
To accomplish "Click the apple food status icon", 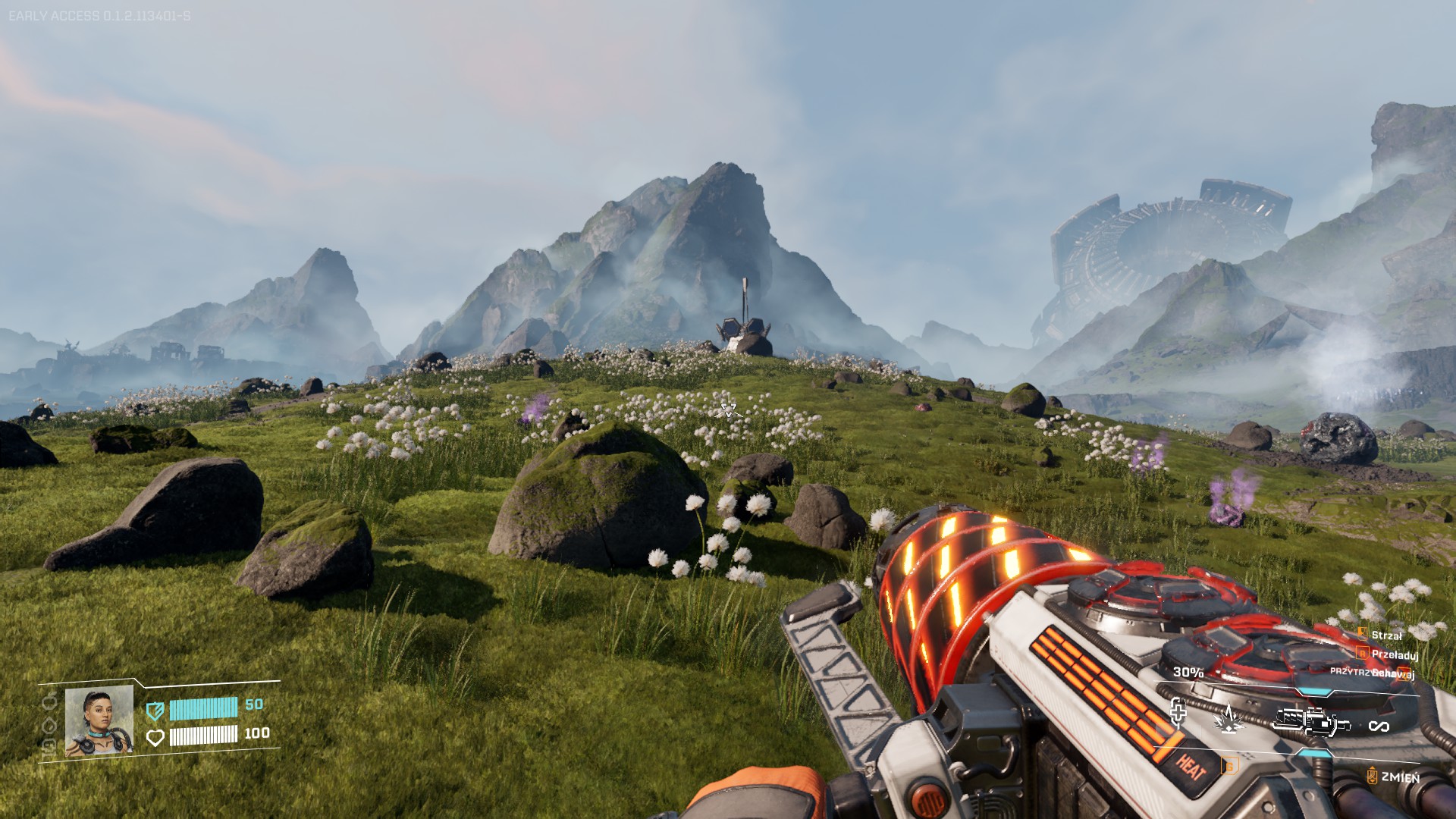I will click(49, 701).
